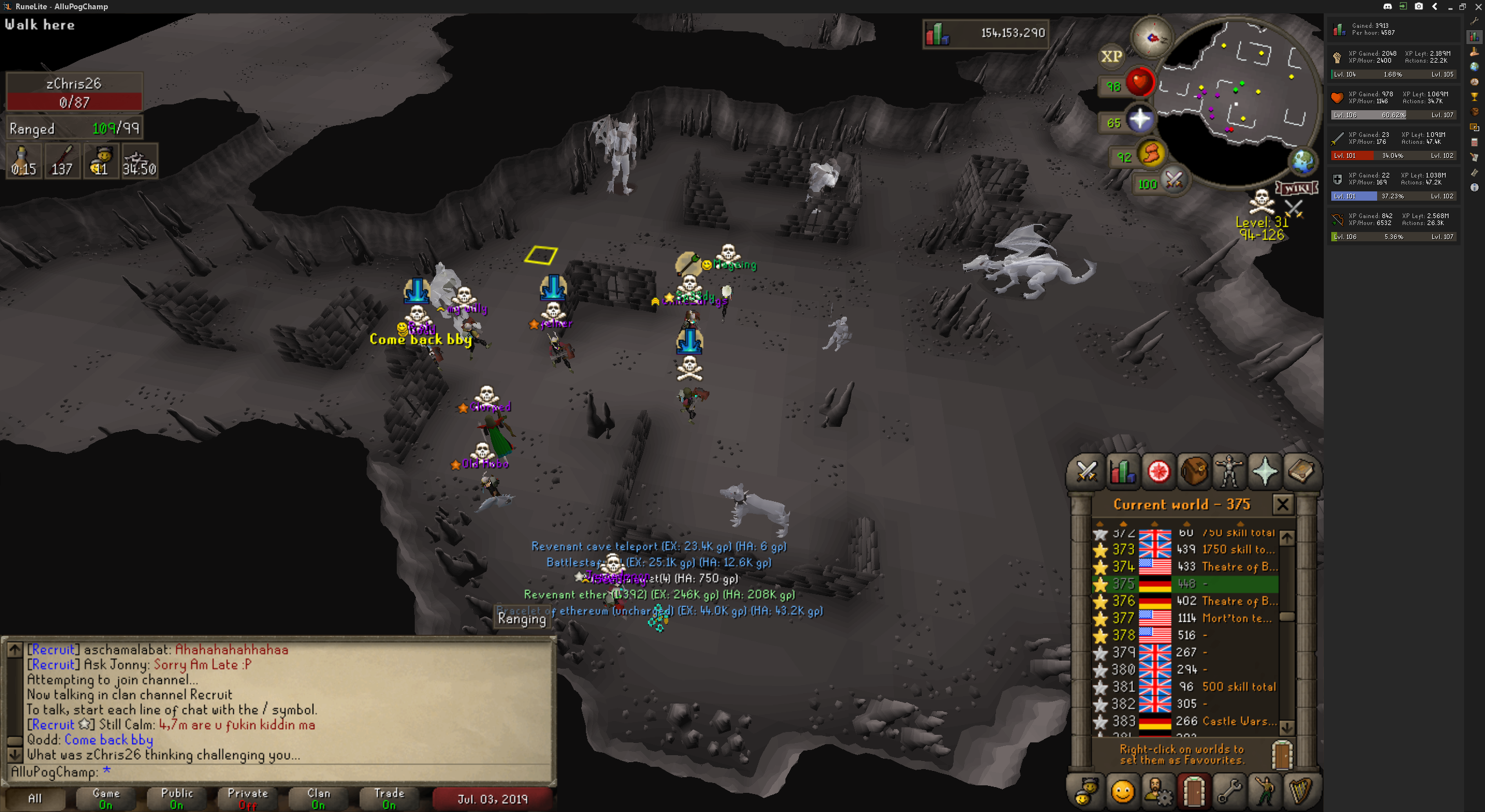The image size is (1485, 812).
Task: Open the Settings wrench tab
Action: [x=1229, y=790]
